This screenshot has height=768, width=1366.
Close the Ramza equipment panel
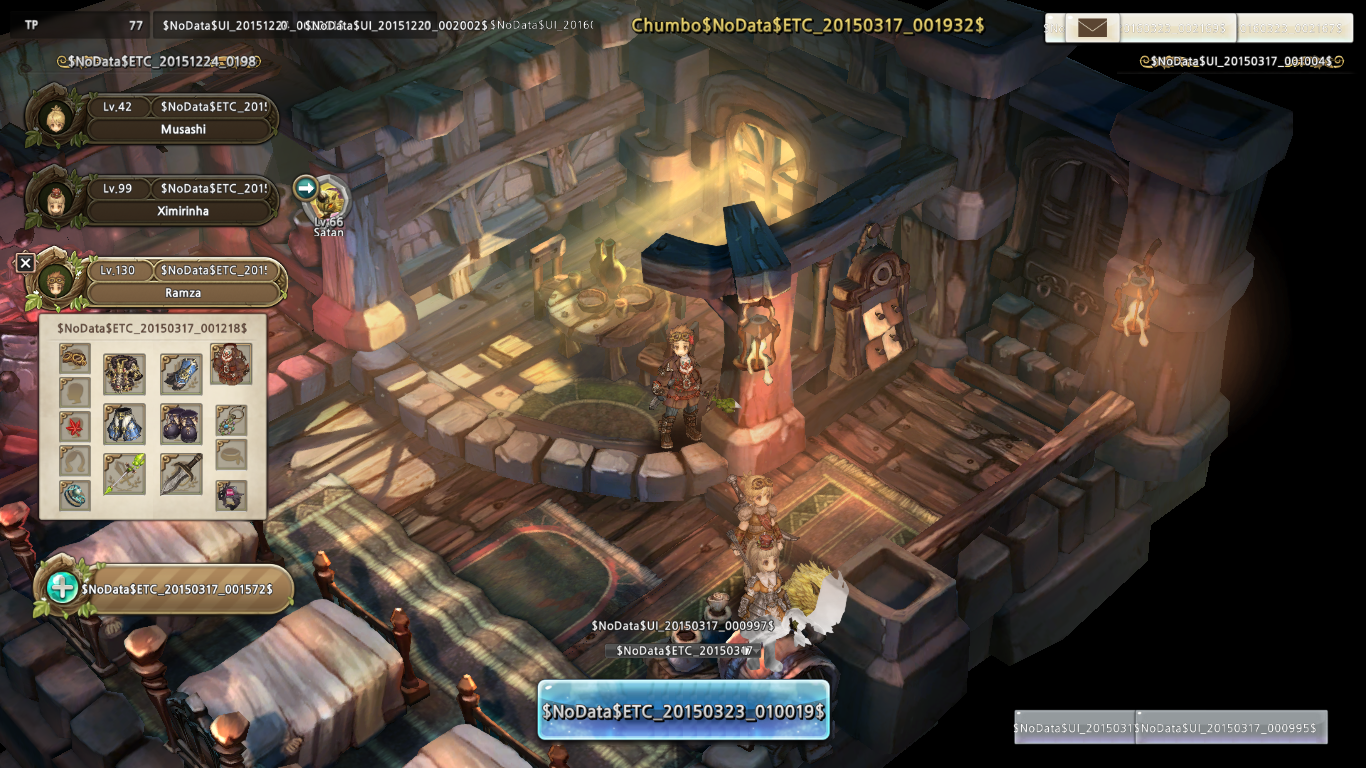pyautogui.click(x=26, y=263)
